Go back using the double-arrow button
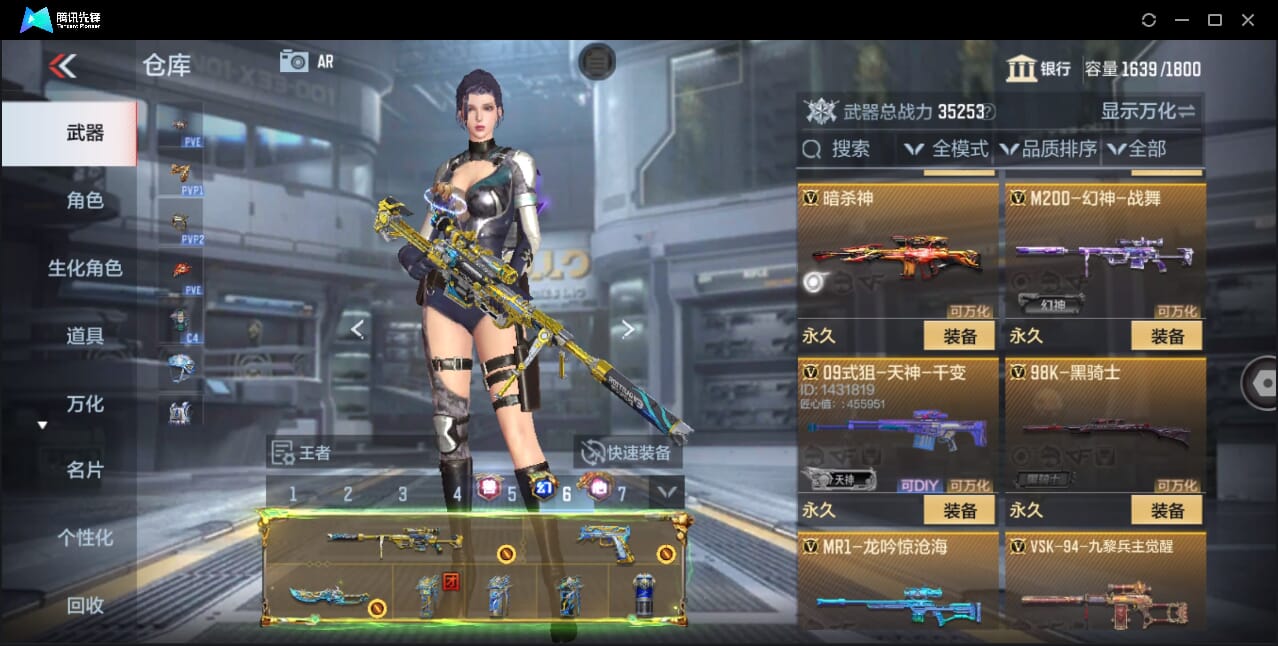 coord(62,66)
